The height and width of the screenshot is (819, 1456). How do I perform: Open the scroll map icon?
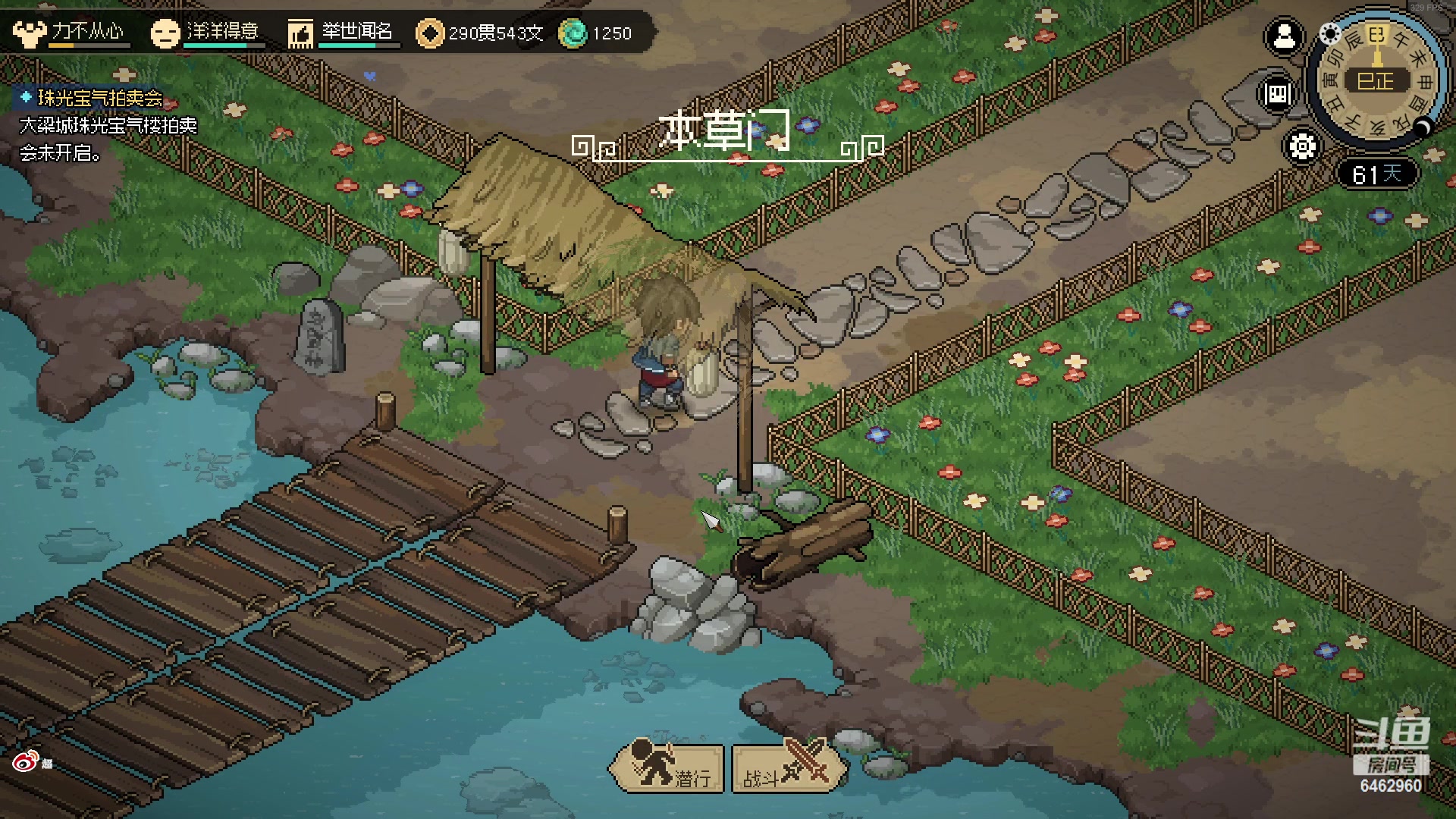pyautogui.click(x=1278, y=94)
